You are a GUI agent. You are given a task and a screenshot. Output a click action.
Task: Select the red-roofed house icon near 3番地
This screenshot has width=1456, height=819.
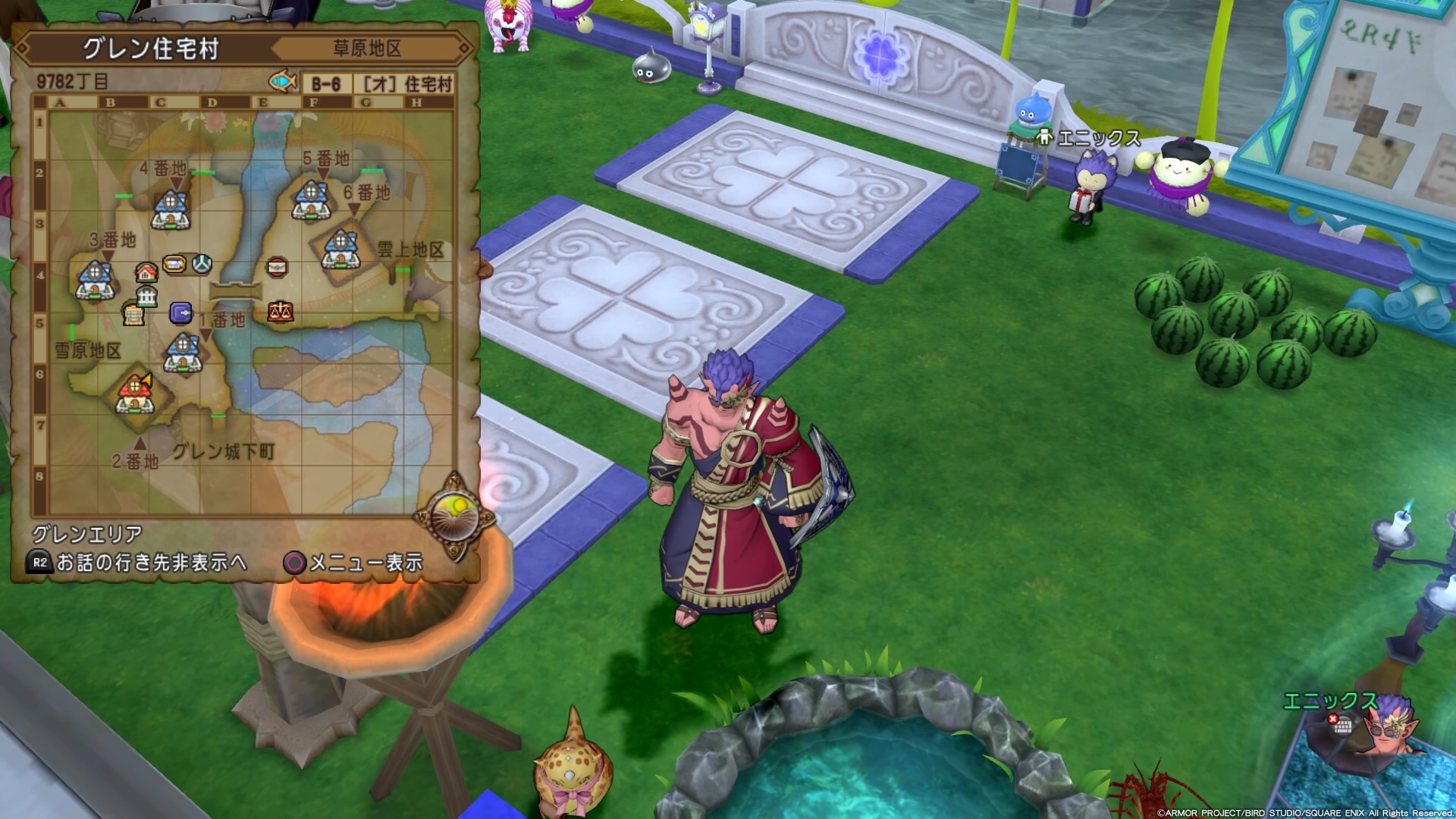point(146,273)
